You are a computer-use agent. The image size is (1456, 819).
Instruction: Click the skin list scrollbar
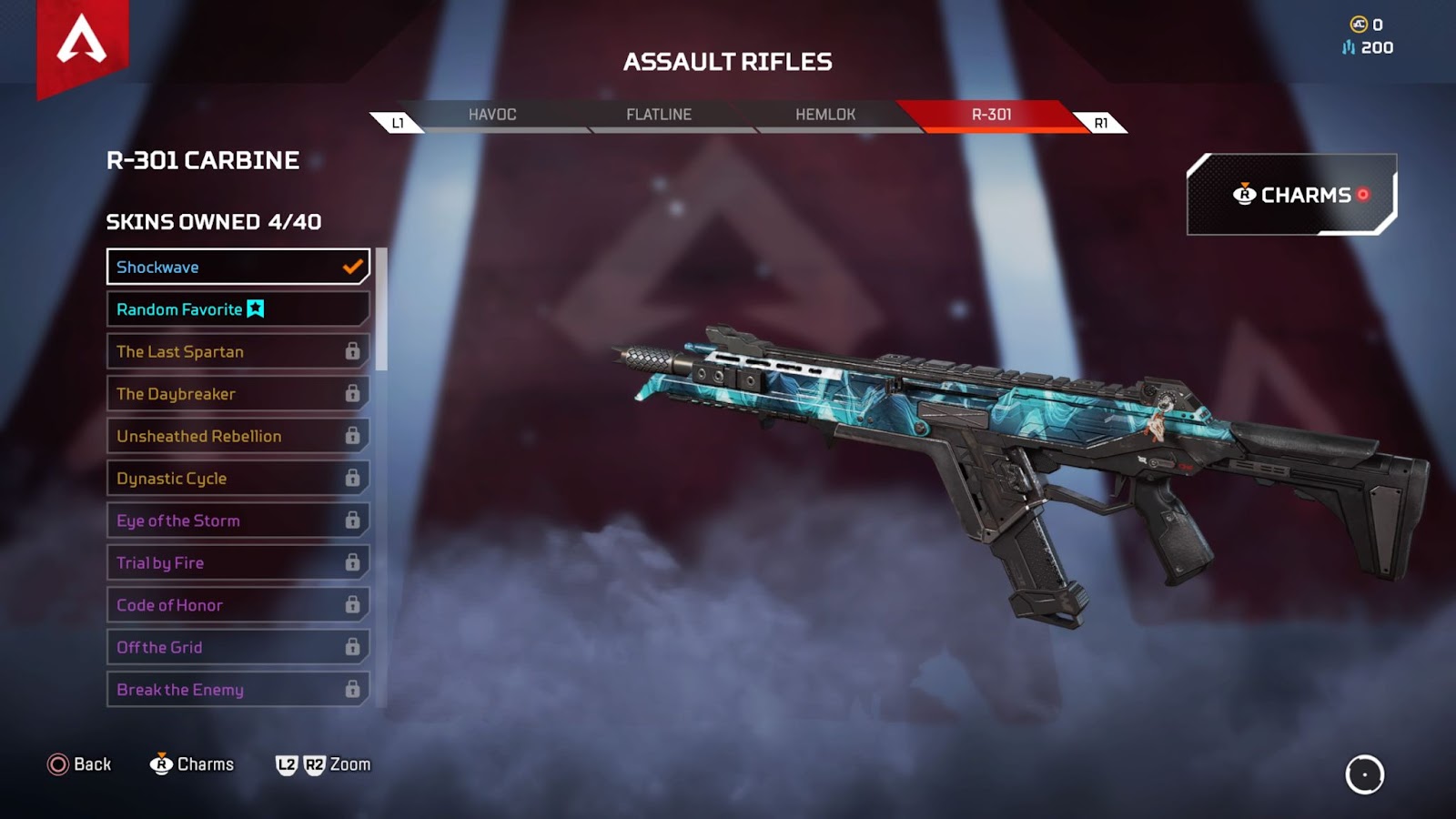tap(382, 309)
